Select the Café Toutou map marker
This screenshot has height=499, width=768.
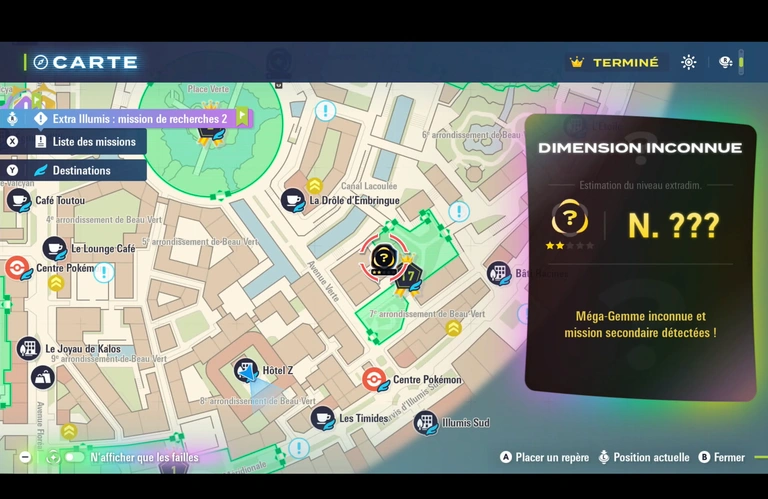19,200
